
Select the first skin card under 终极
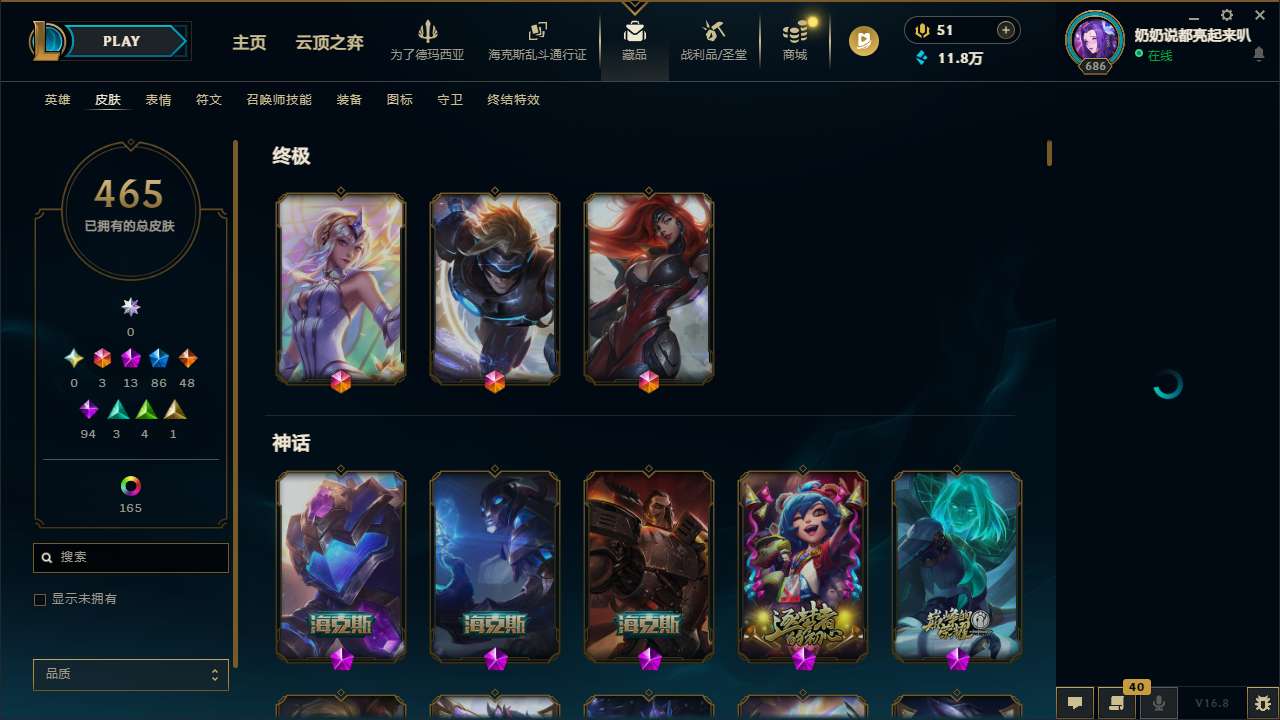pyautogui.click(x=341, y=288)
